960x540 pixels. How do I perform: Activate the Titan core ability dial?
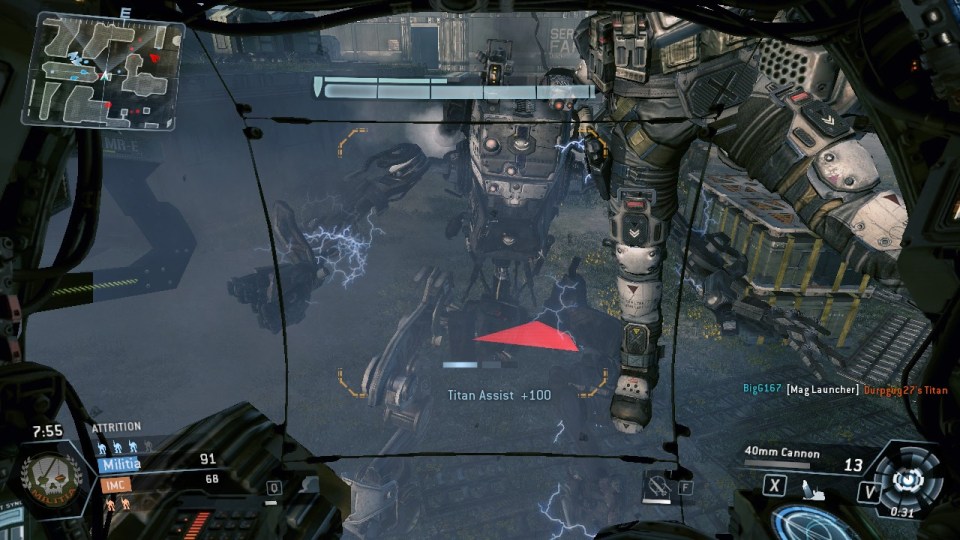[x=906, y=478]
